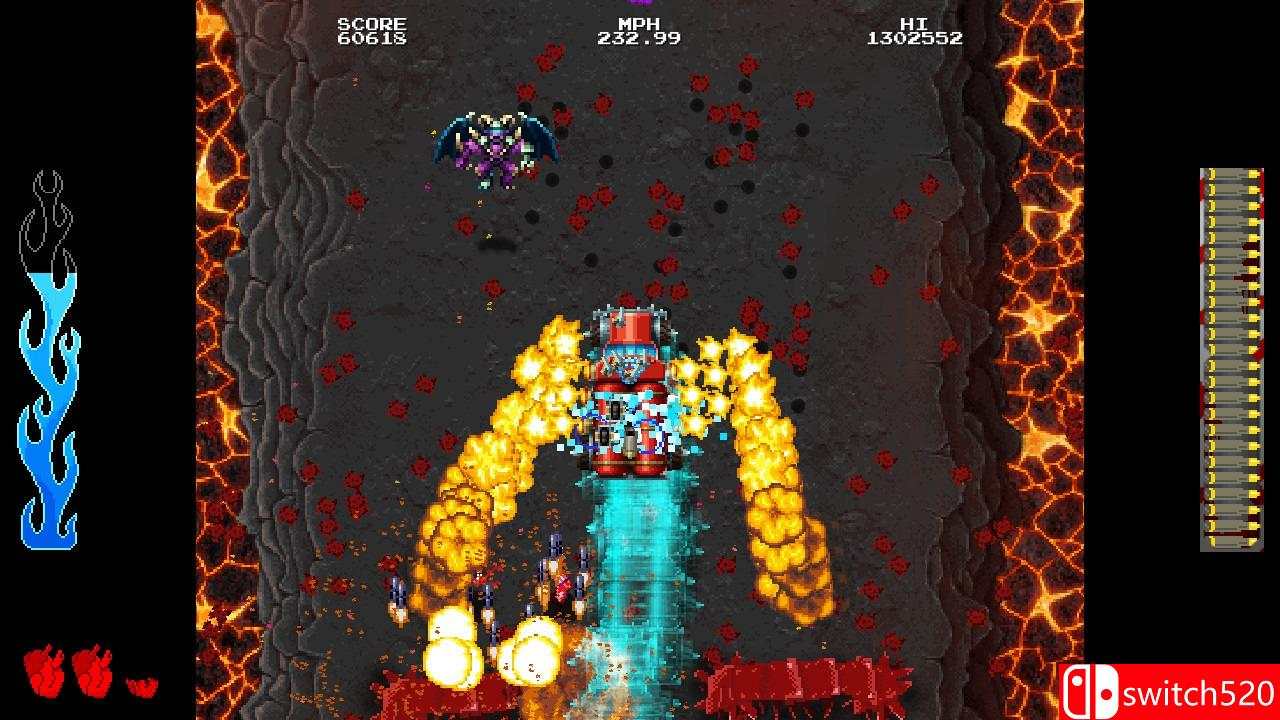Viewport: 1280px width, 720px height.
Task: Click the speed value 232.99
Action: [640, 38]
